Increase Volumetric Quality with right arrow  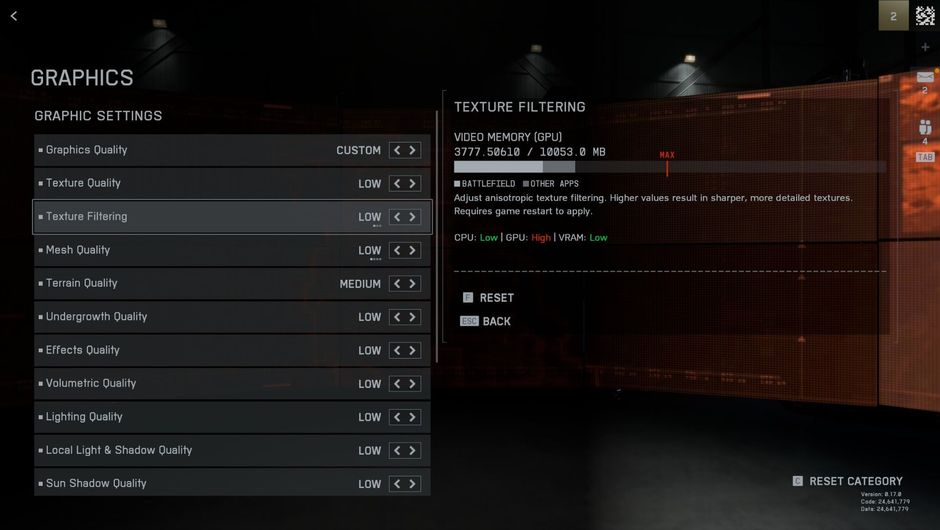tap(412, 384)
